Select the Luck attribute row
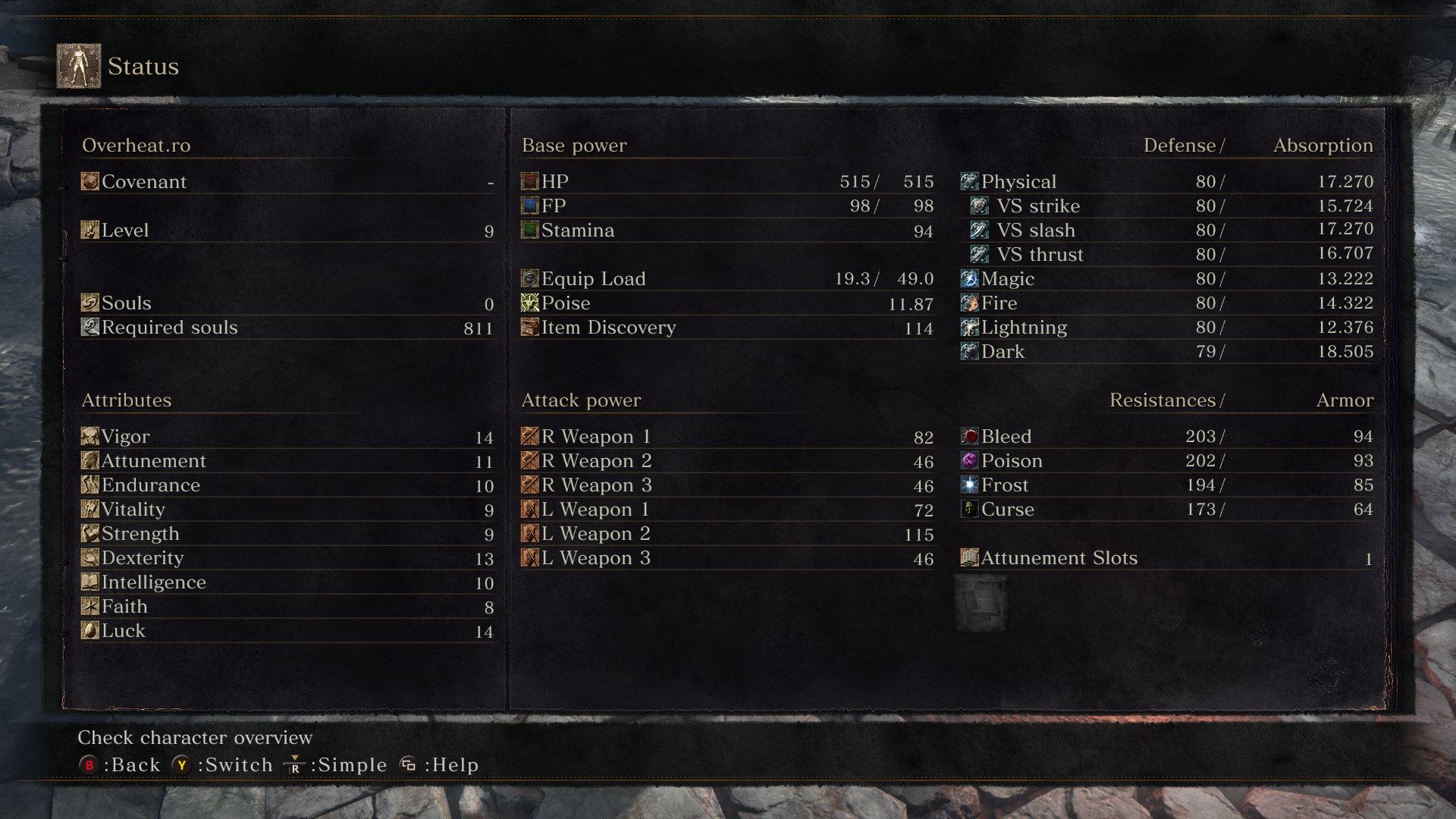The width and height of the screenshot is (1456, 819). tap(287, 631)
